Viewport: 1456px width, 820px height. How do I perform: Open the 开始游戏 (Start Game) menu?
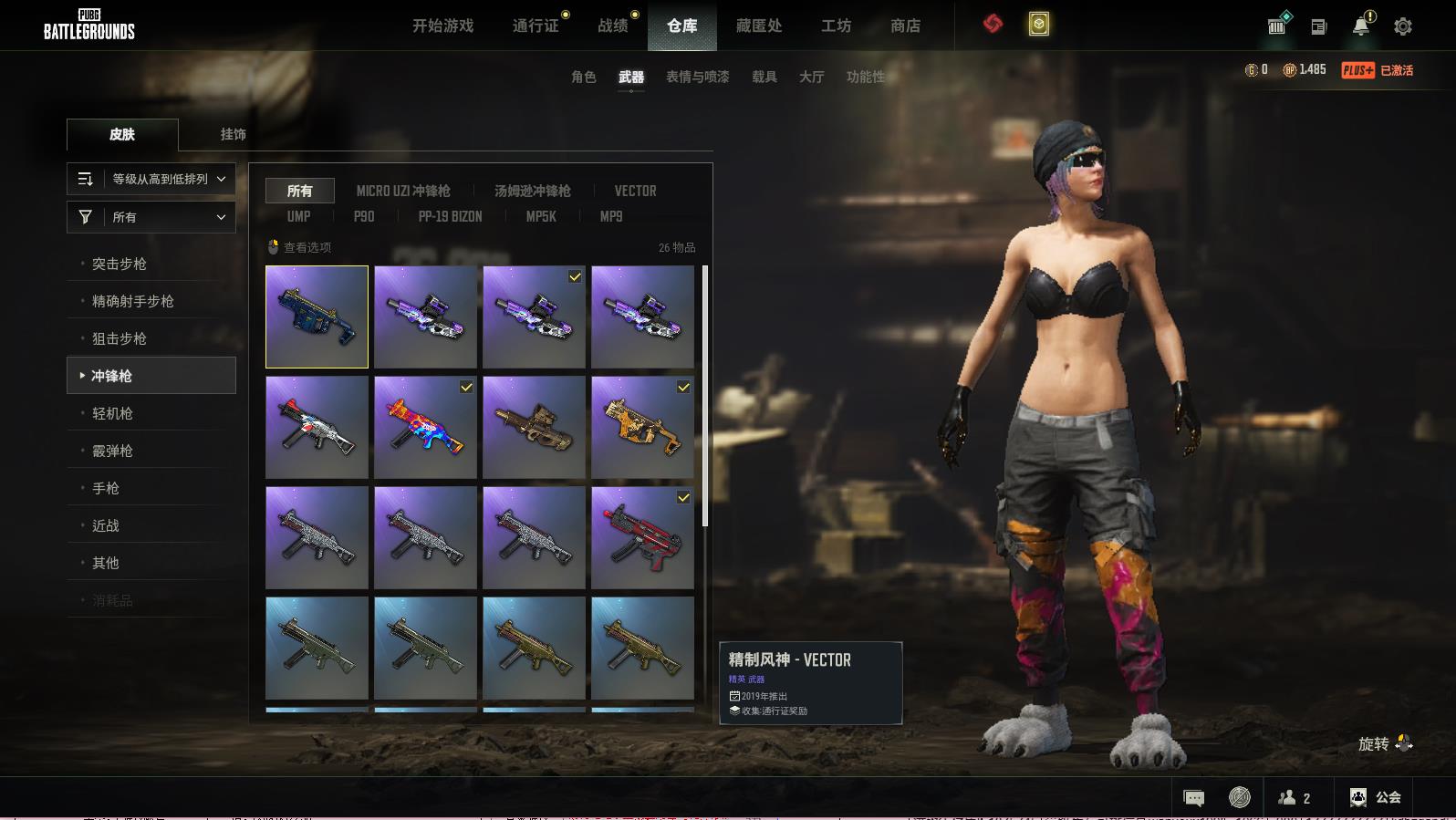click(x=442, y=26)
